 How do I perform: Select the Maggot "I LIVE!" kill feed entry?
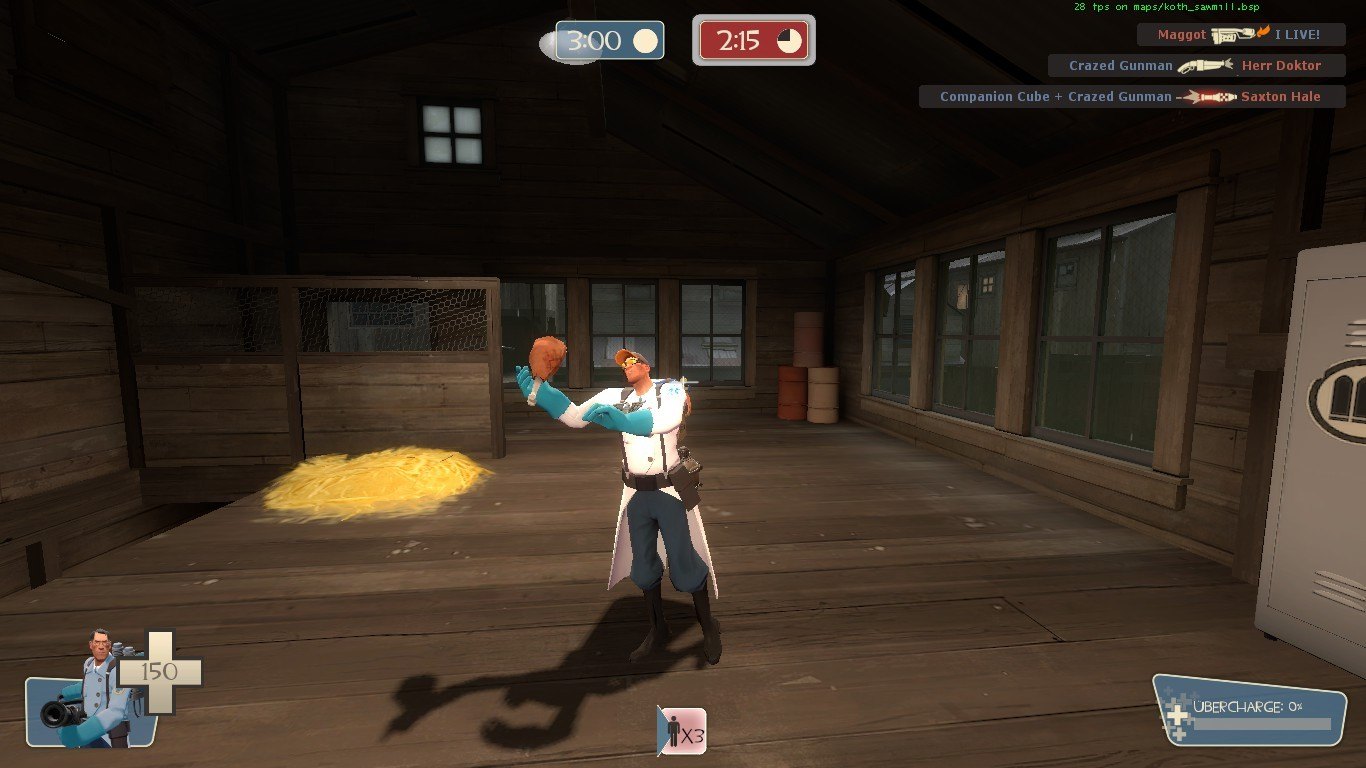1240,35
